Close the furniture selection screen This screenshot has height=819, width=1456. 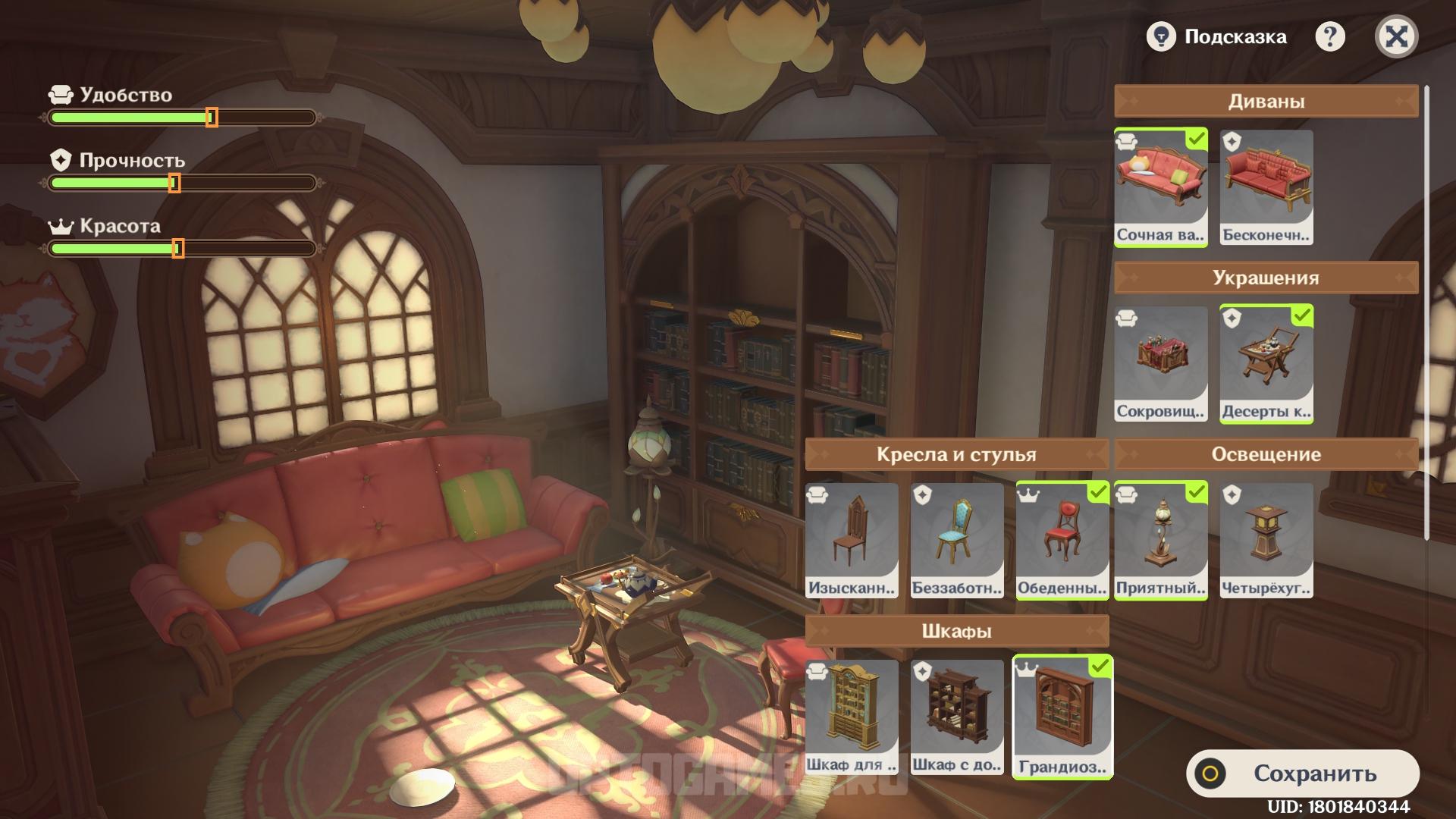coord(1396,36)
